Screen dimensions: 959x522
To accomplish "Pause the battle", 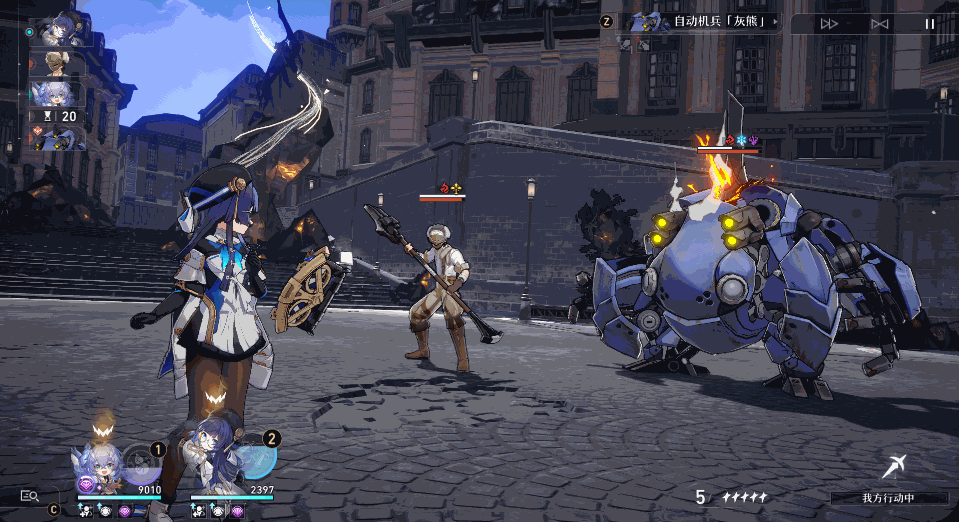I will point(930,23).
